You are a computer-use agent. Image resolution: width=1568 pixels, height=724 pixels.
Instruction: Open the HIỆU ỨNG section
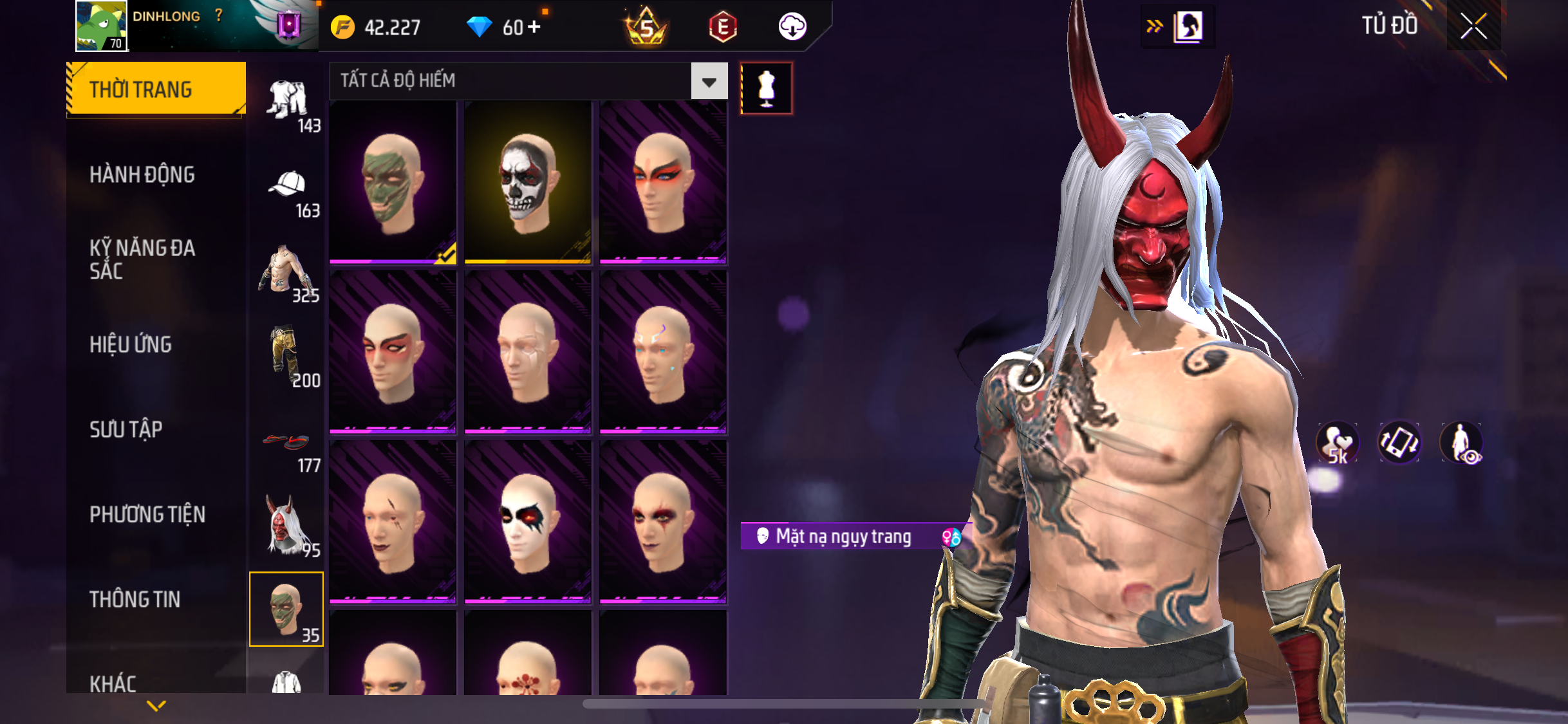(131, 344)
